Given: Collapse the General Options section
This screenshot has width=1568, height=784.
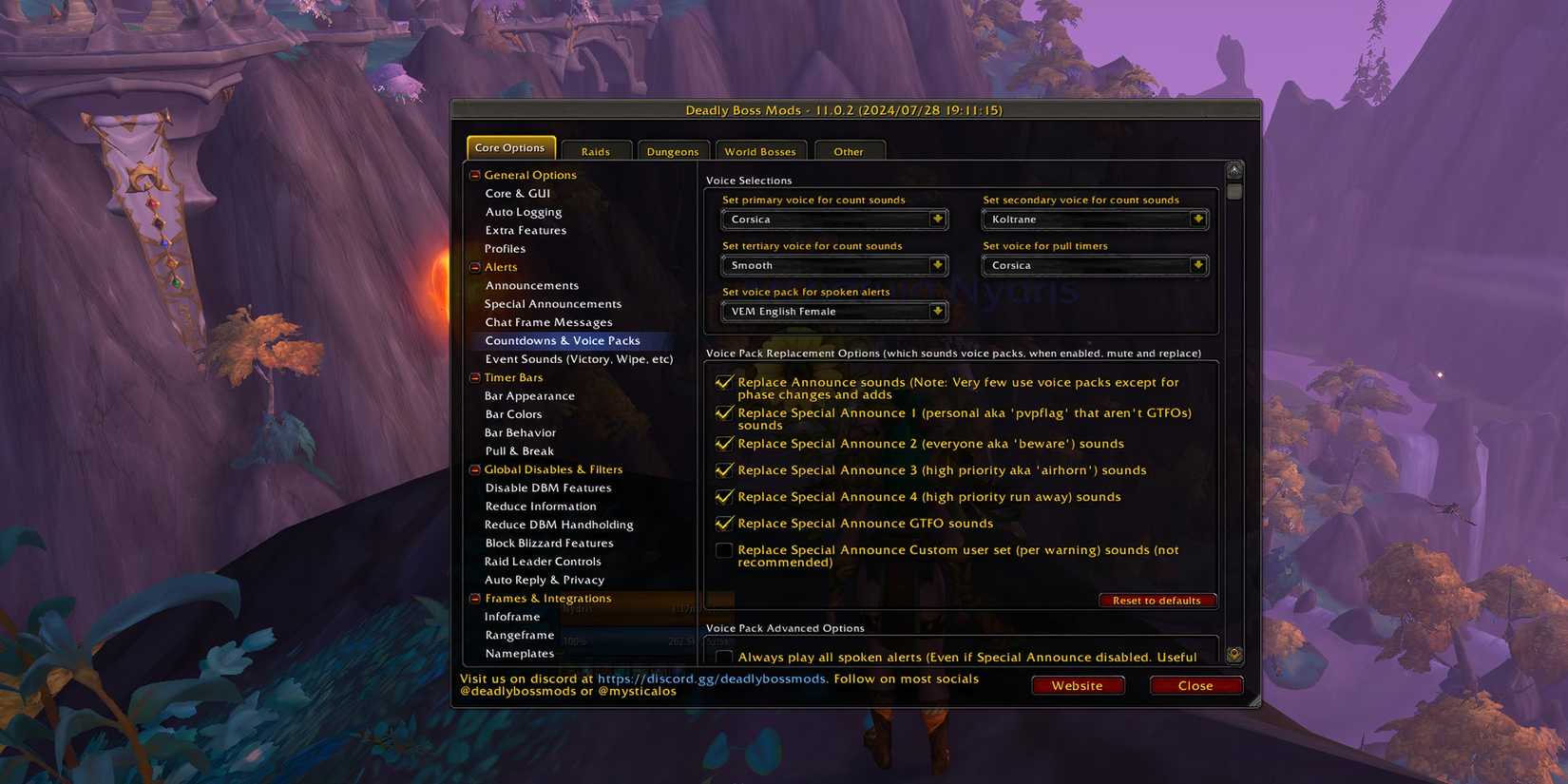Looking at the screenshot, I should pyautogui.click(x=473, y=175).
